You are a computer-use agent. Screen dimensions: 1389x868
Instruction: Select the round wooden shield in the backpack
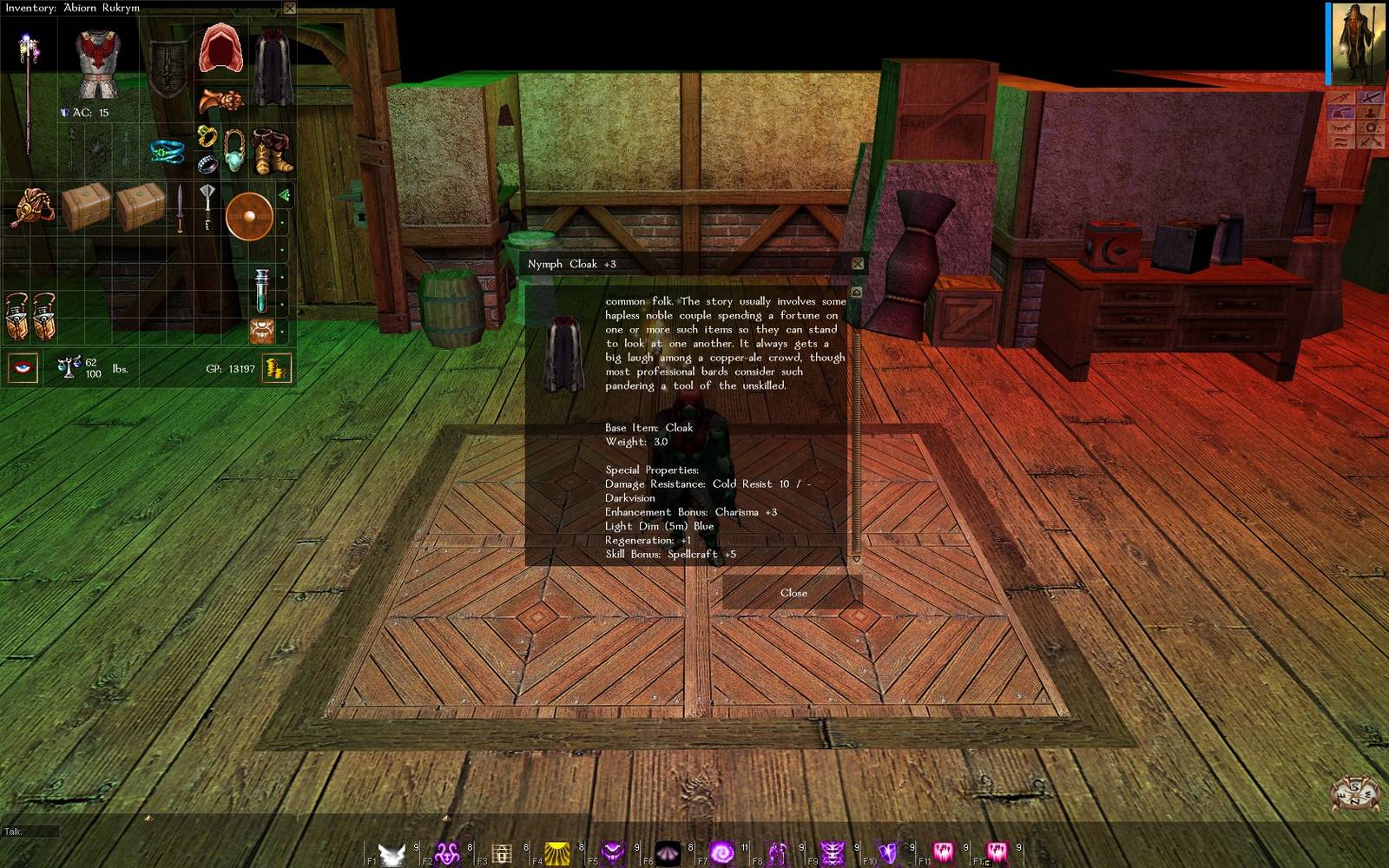249,215
